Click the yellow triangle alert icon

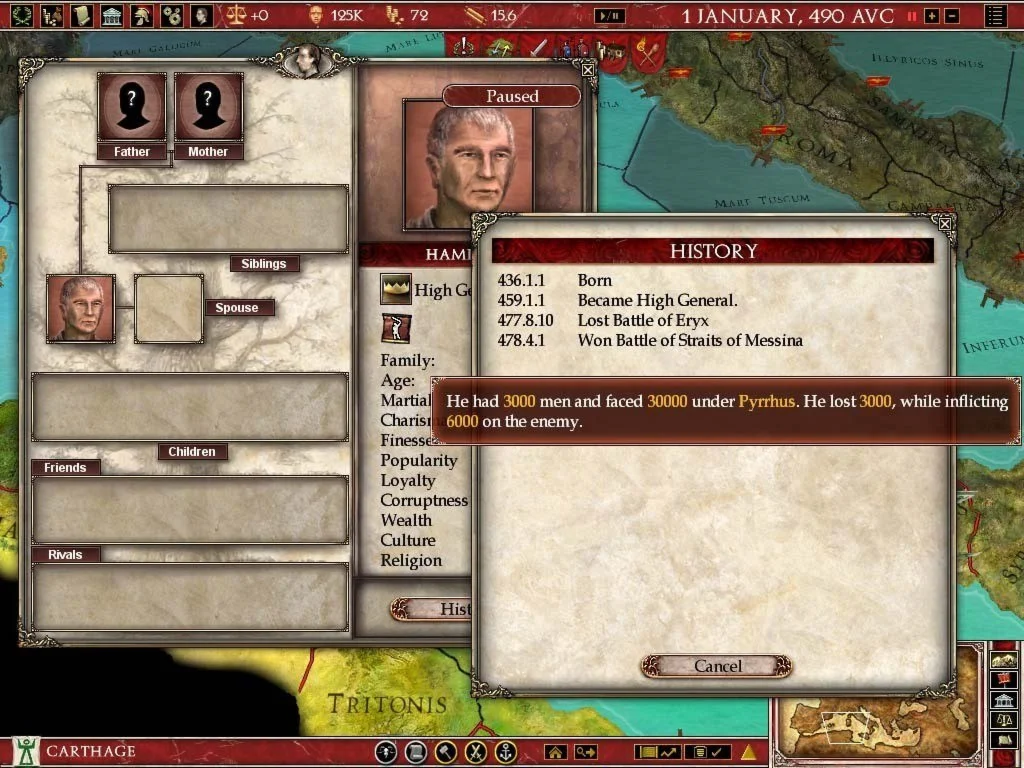[748, 752]
